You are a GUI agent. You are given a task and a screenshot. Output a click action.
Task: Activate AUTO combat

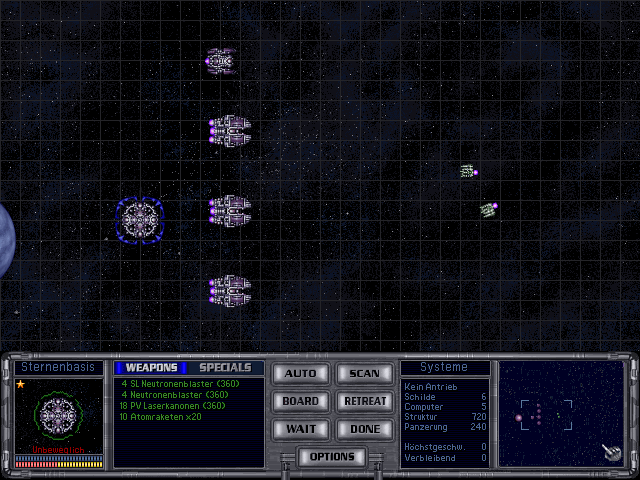[x=300, y=374]
